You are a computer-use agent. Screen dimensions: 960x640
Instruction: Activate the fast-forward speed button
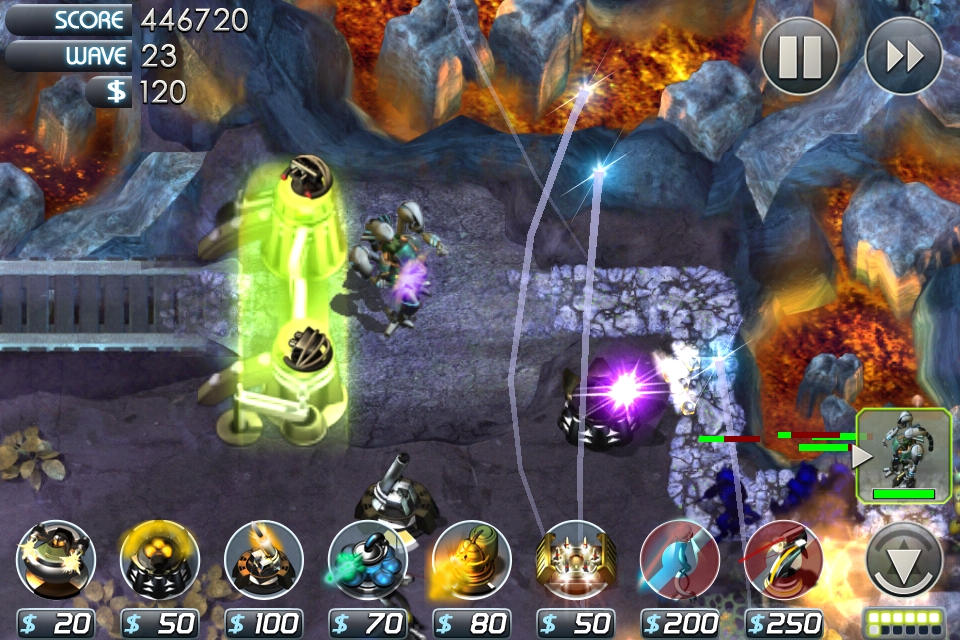tap(903, 57)
